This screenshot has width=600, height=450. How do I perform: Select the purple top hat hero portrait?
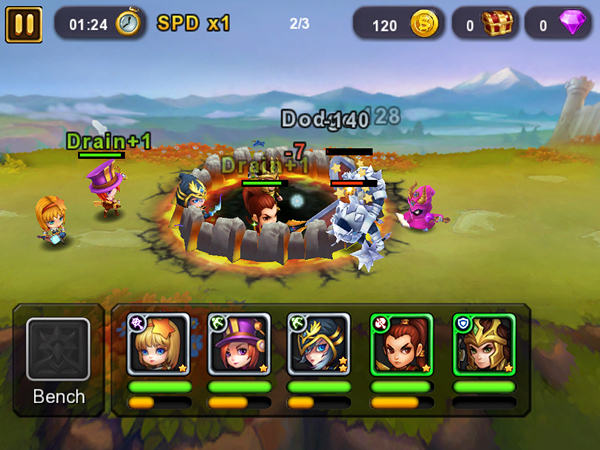[239, 344]
